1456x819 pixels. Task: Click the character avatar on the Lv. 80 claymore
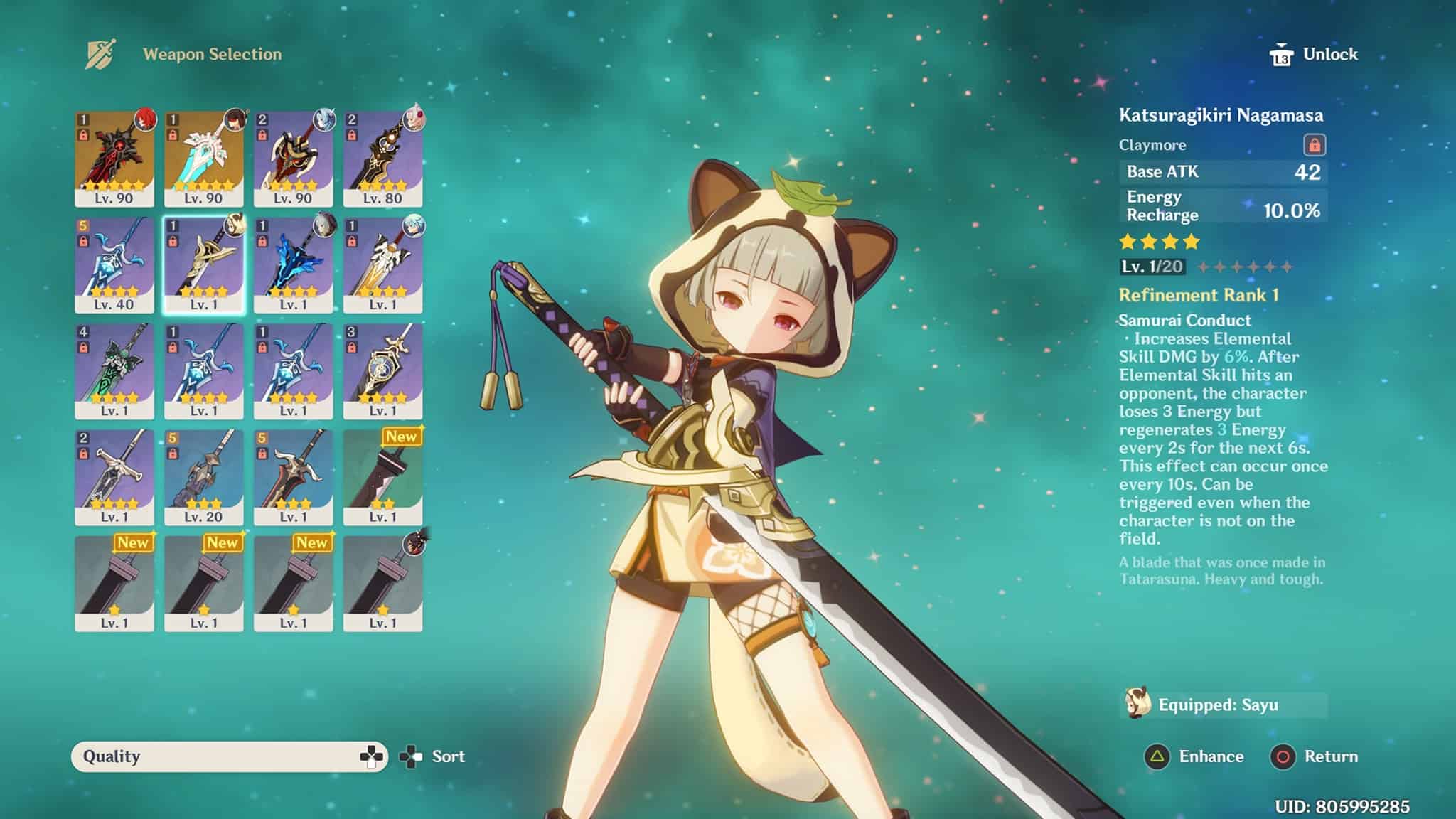coord(415,121)
